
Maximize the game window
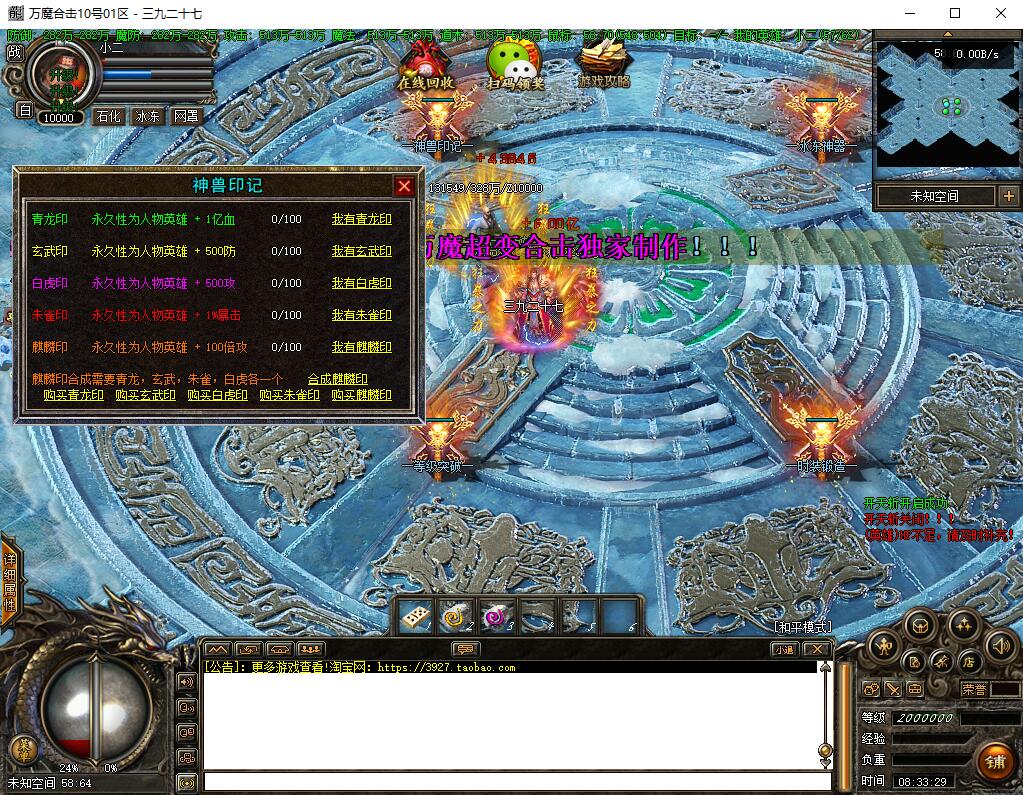pos(955,13)
